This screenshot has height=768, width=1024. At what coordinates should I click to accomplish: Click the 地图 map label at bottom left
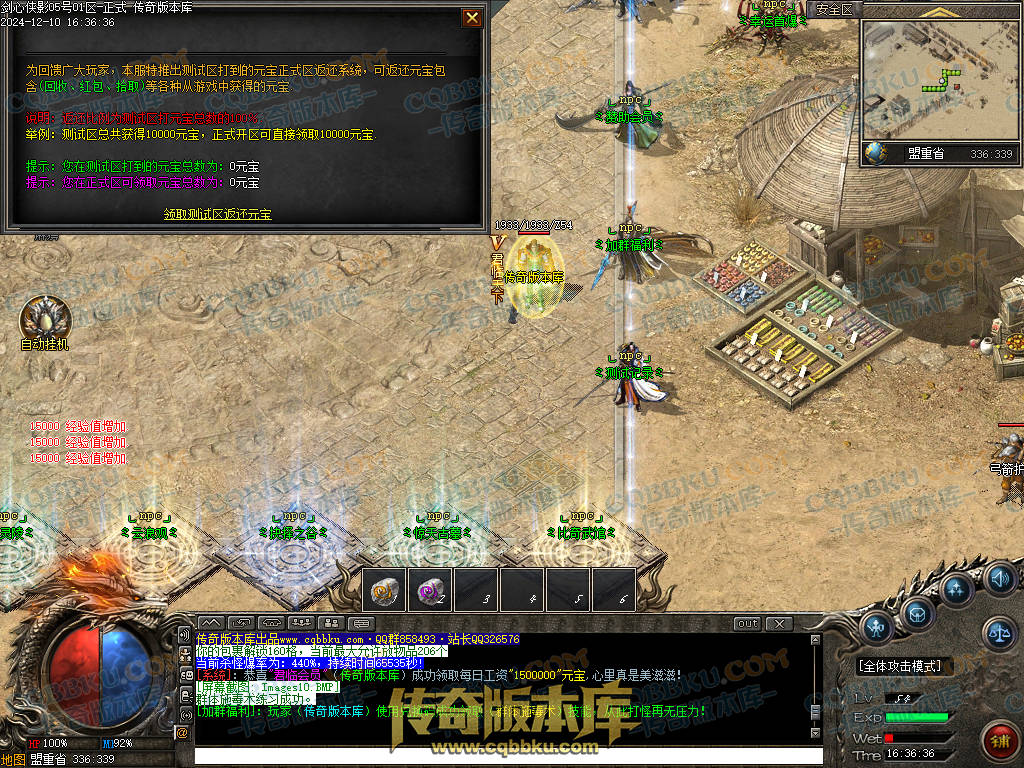pyautogui.click(x=13, y=759)
